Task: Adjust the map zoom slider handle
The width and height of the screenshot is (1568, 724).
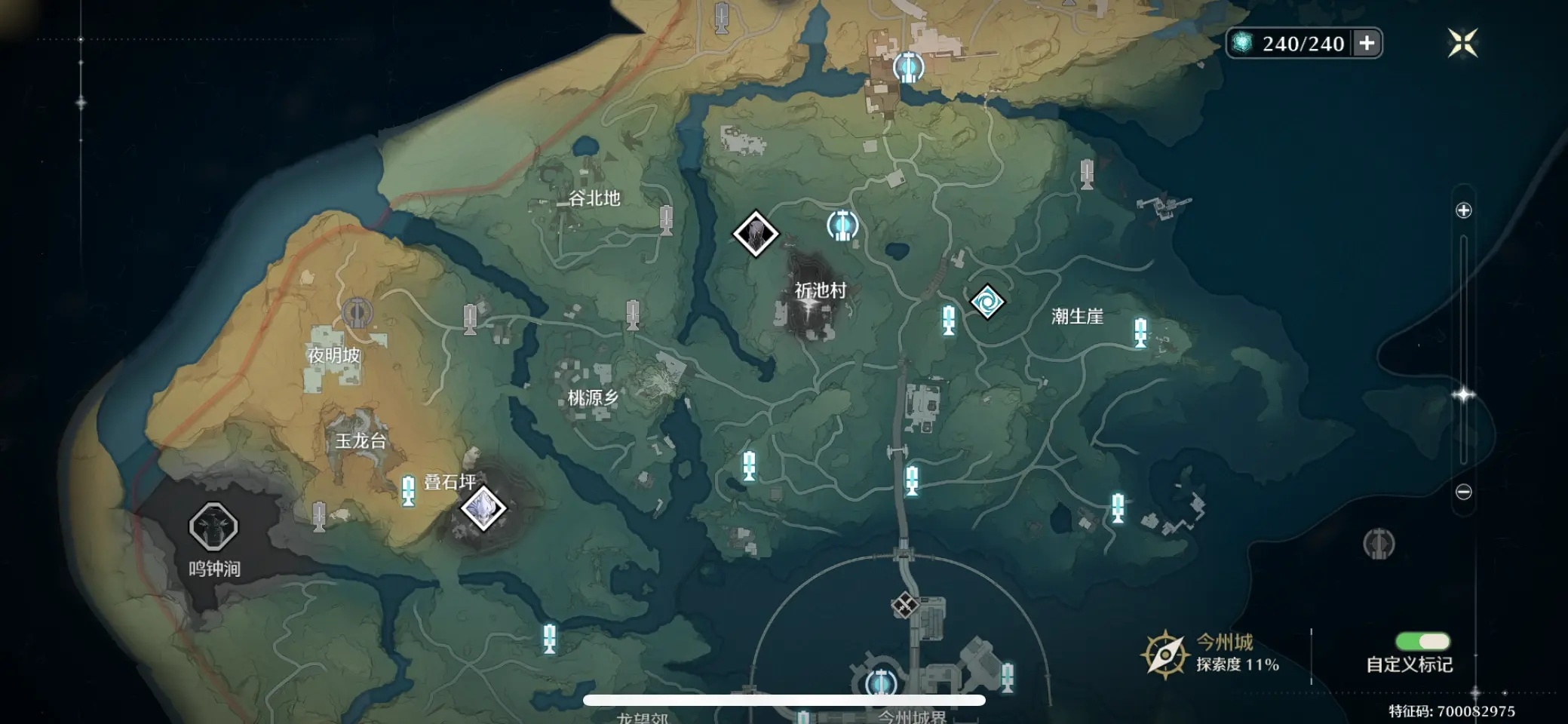Action: pyautogui.click(x=1463, y=394)
